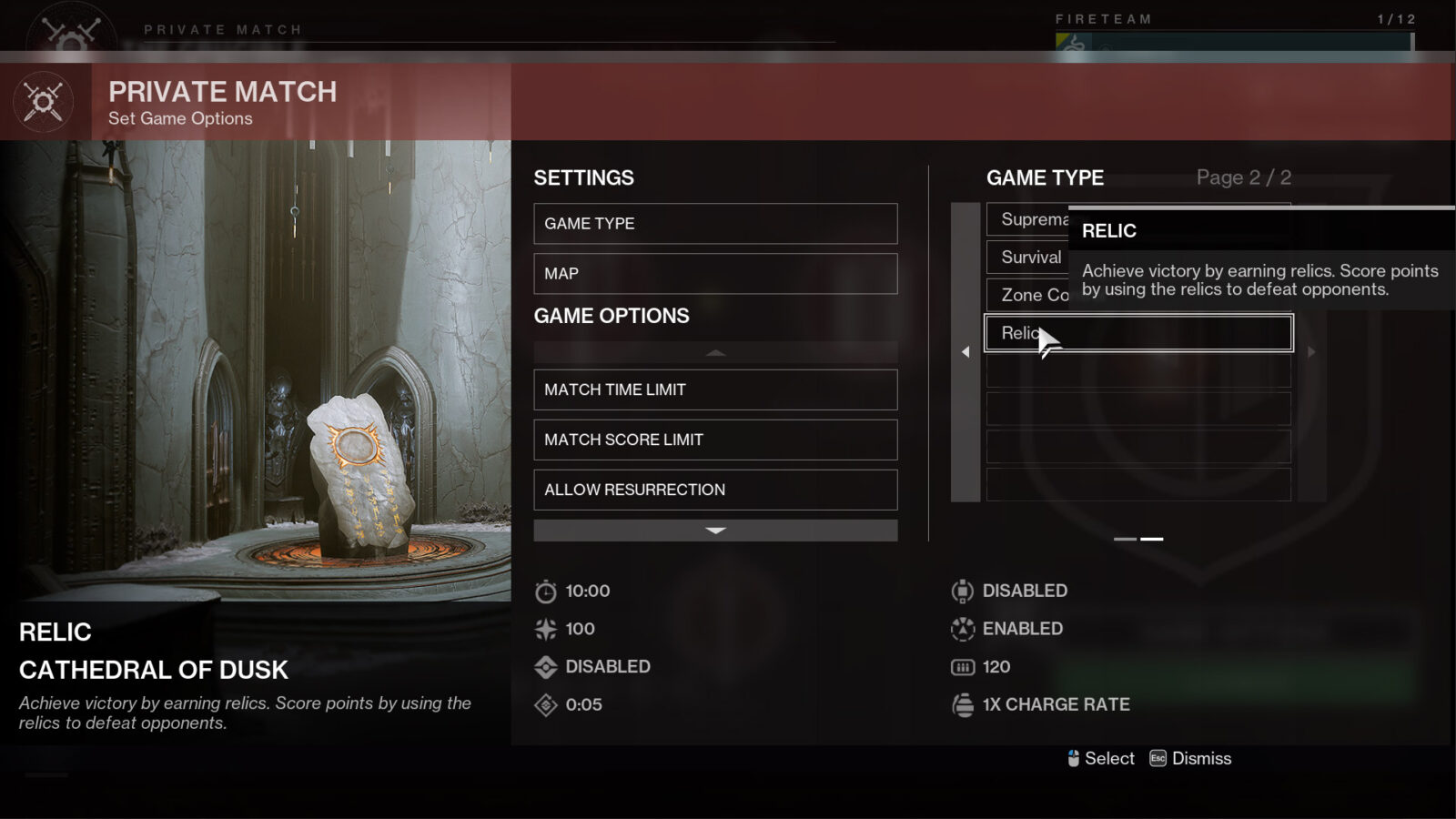Open the GAME TYPE settings
Screen dimensions: 1456x819
714,223
